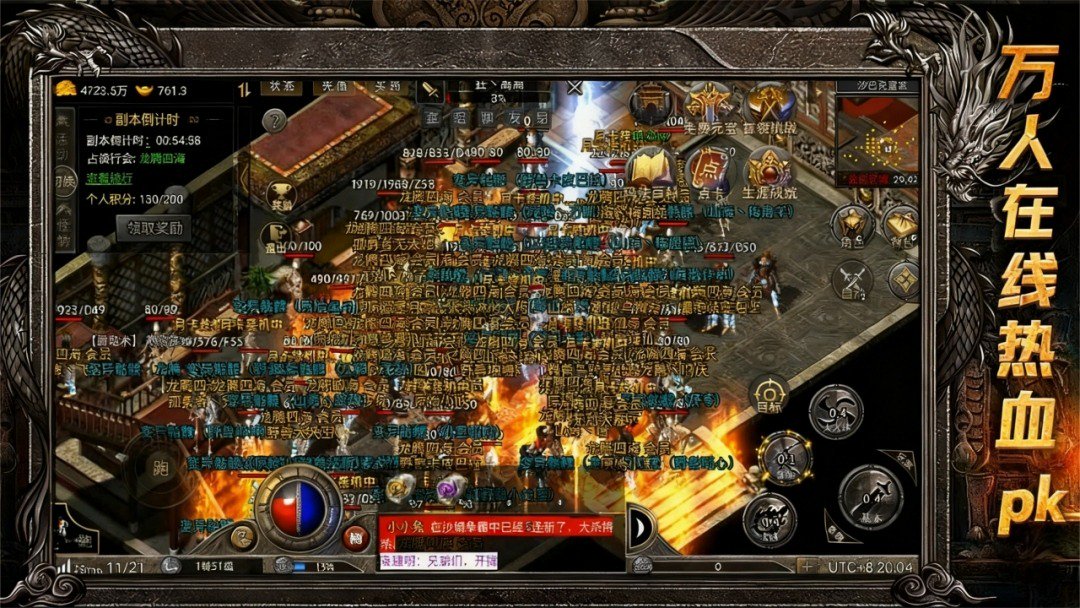
Task: Open the palace building icon at top
Action: pyautogui.click(x=651, y=105)
